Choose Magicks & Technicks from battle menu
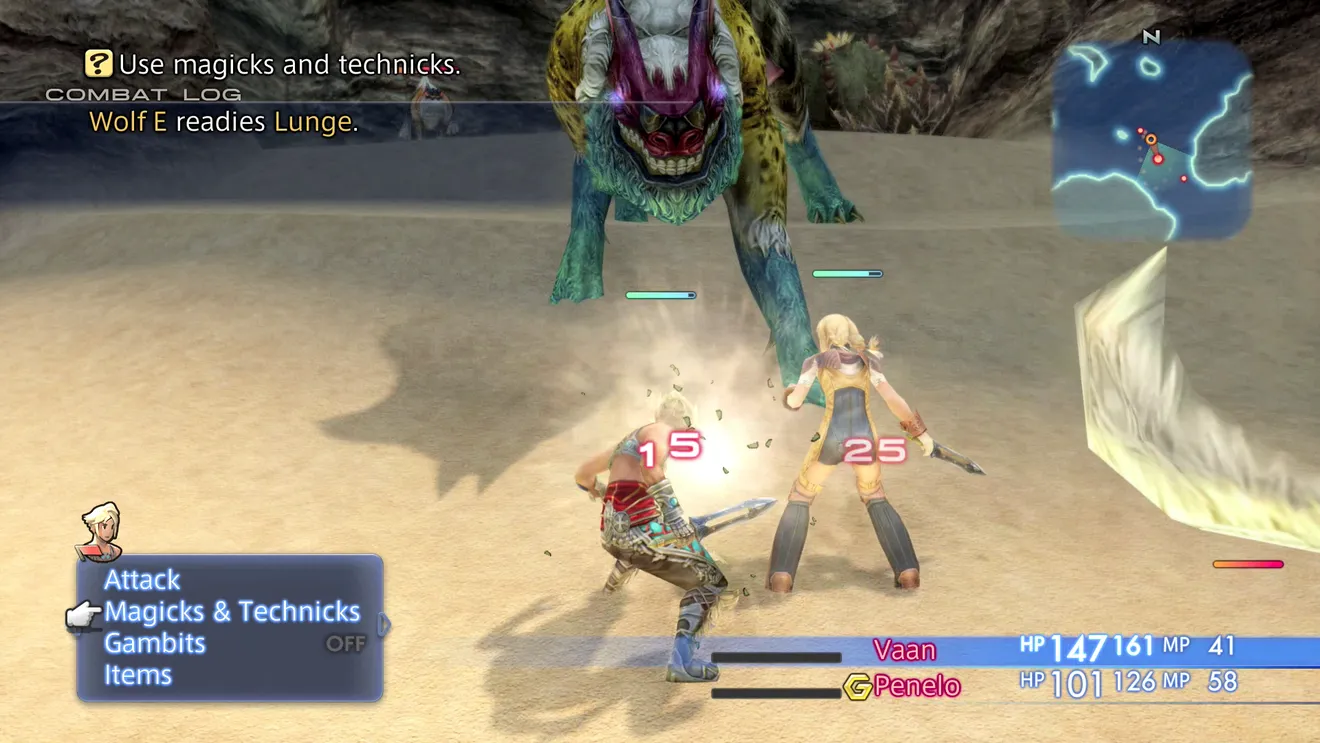Image resolution: width=1320 pixels, height=743 pixels. click(232, 612)
